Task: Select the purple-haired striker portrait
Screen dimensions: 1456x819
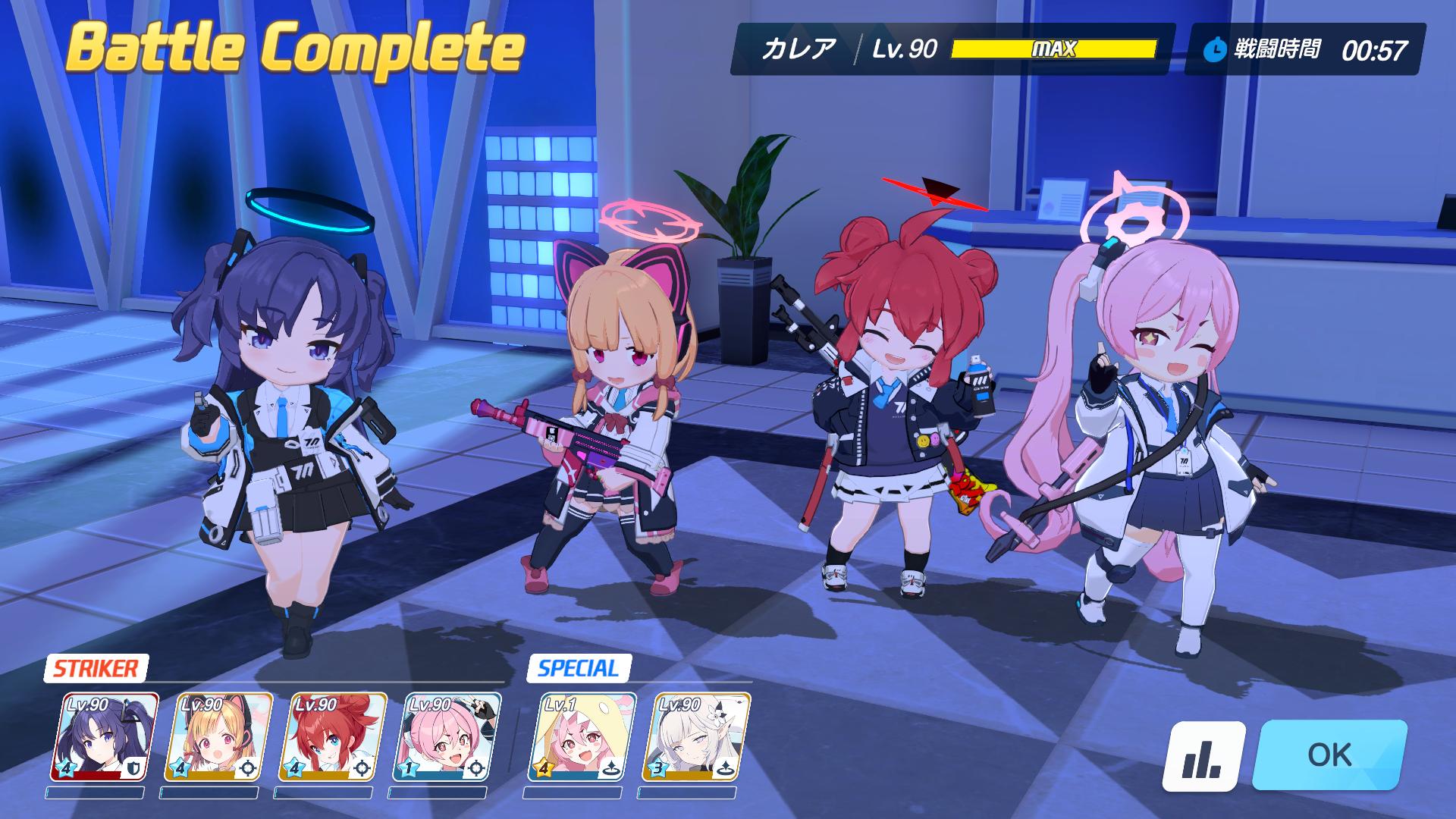Action: point(105,736)
